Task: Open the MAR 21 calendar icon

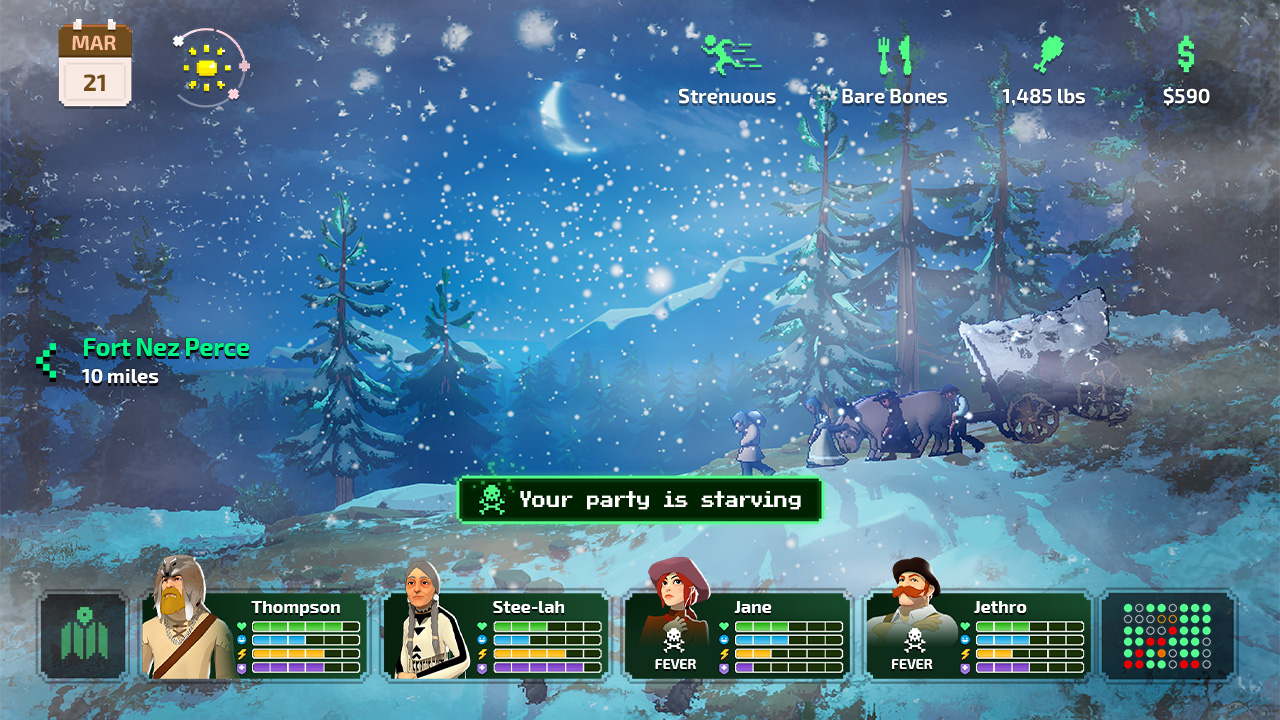Action: [x=94, y=62]
